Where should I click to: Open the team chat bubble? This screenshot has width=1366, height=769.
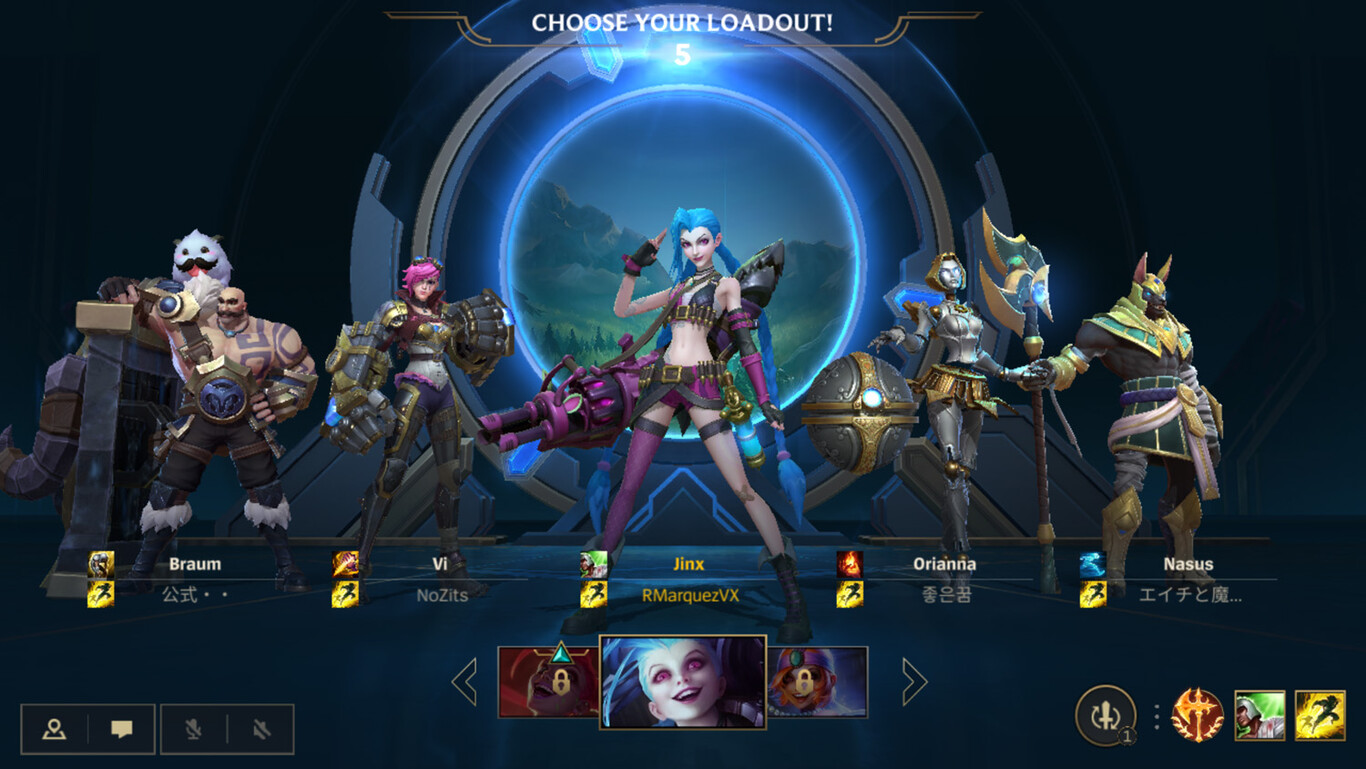(x=121, y=729)
